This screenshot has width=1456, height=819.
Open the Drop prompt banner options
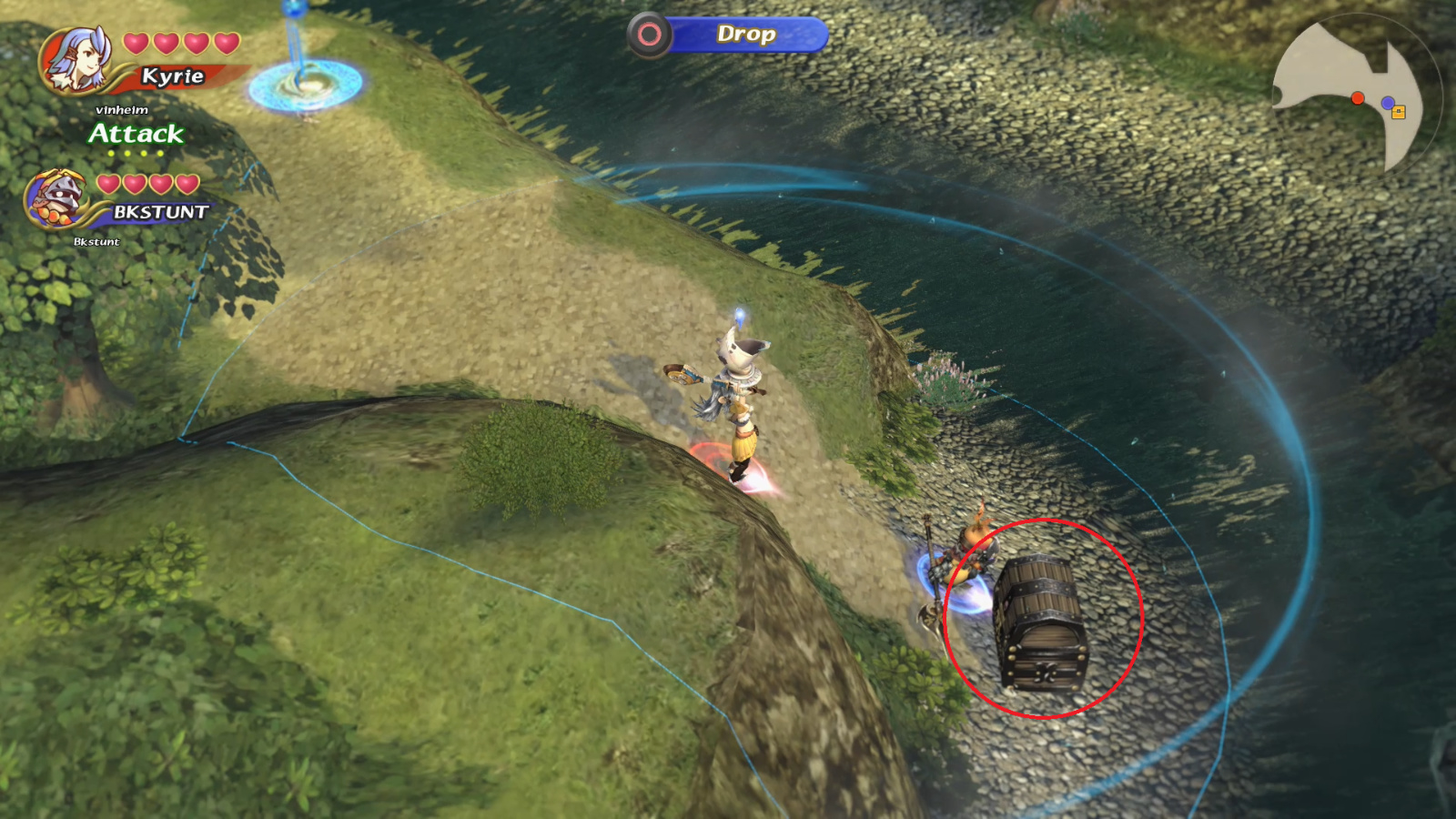pyautogui.click(x=746, y=35)
